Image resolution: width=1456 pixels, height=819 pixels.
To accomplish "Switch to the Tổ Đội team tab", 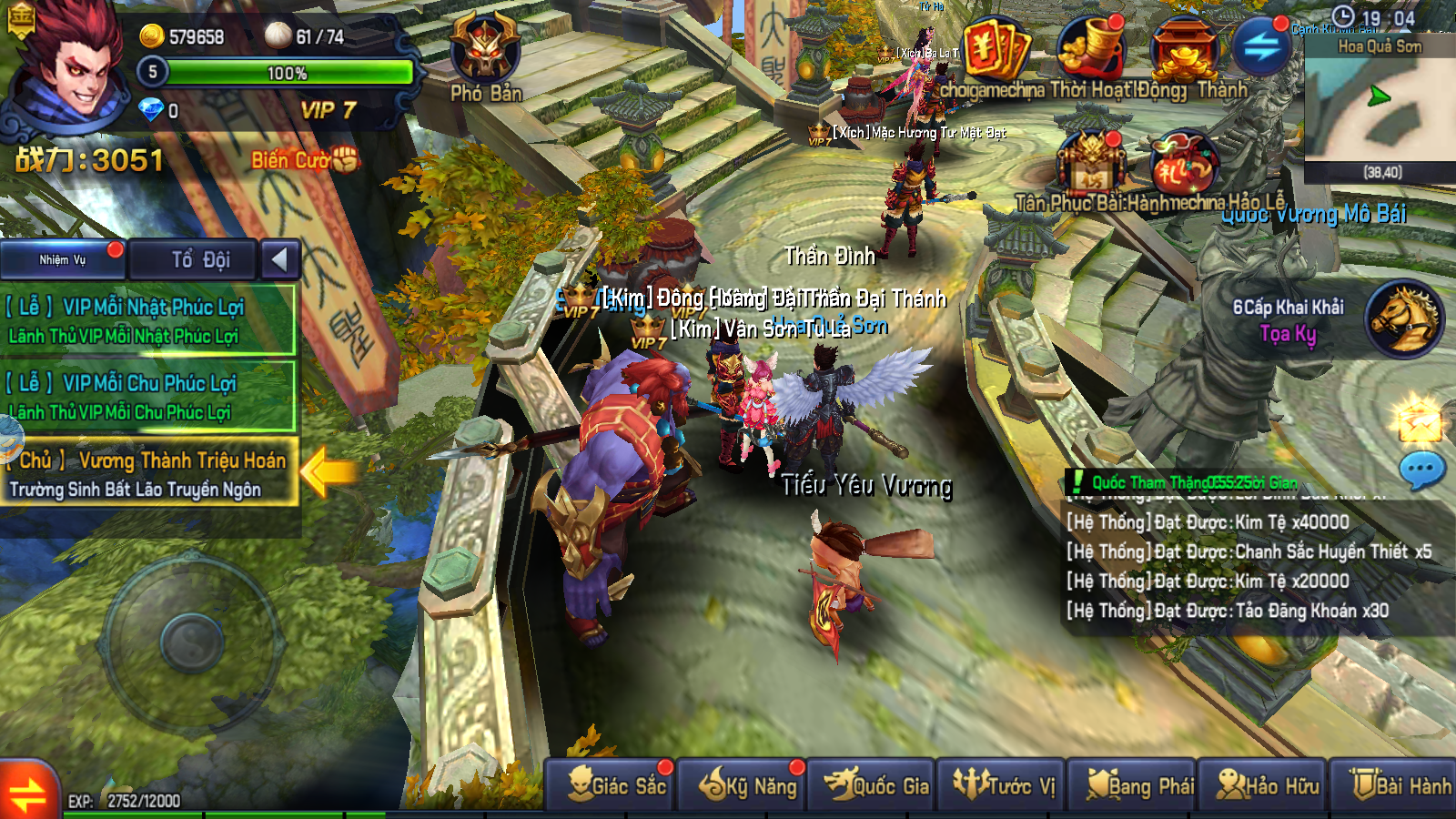I will click(200, 260).
